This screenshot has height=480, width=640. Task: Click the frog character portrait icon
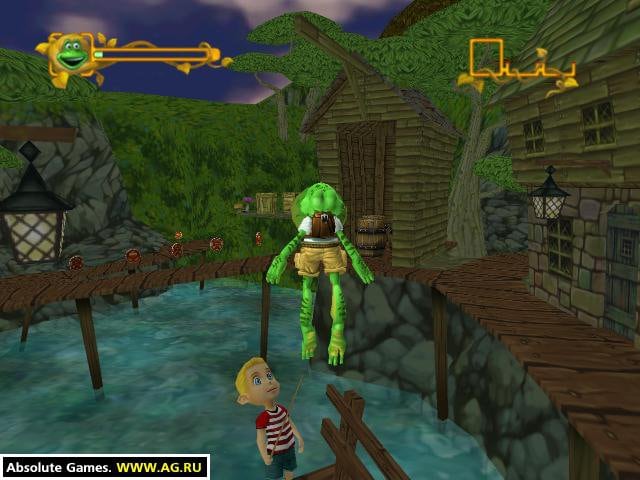pyautogui.click(x=70, y=54)
